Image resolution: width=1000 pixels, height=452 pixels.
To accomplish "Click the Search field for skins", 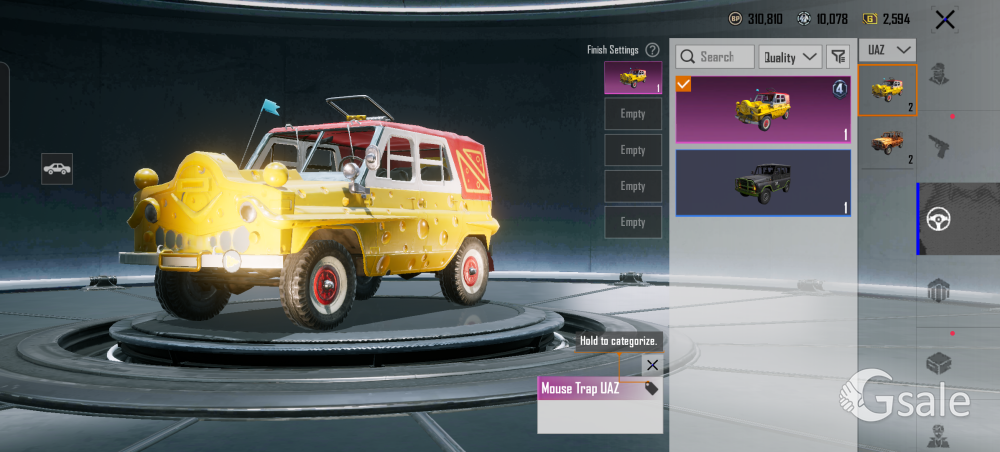I will point(715,57).
